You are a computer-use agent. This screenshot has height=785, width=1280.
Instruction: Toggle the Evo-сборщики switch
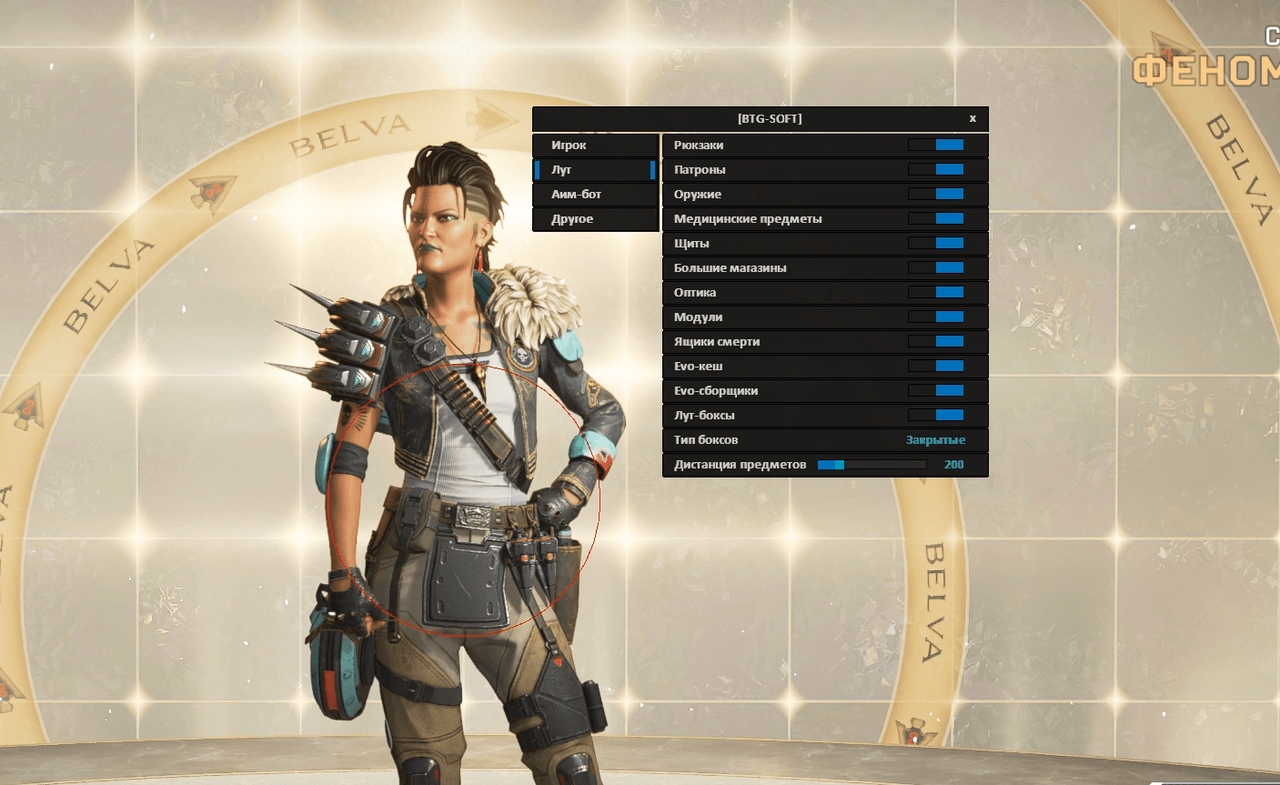pos(936,391)
